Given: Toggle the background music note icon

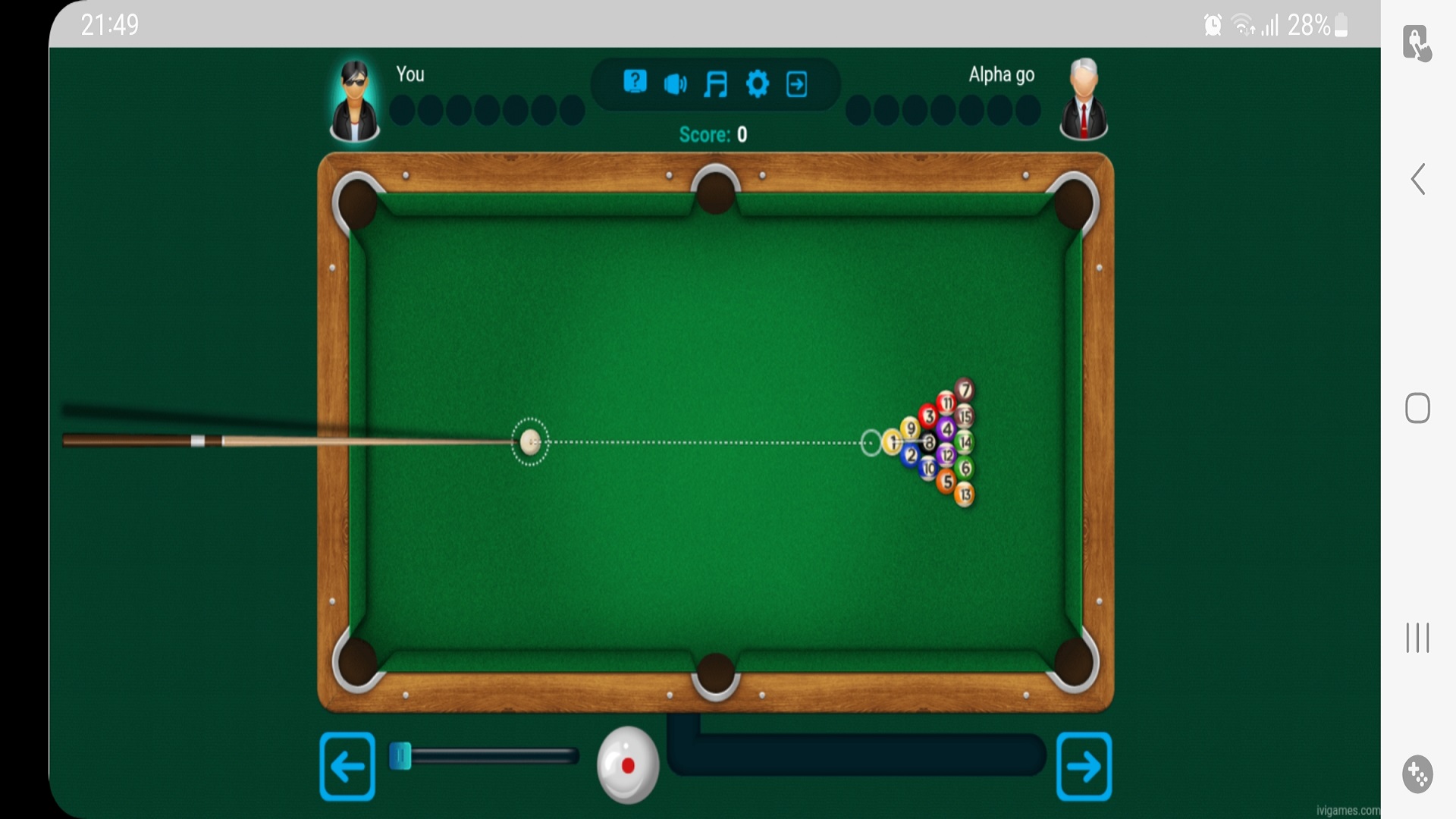Looking at the screenshot, I should click(x=716, y=83).
